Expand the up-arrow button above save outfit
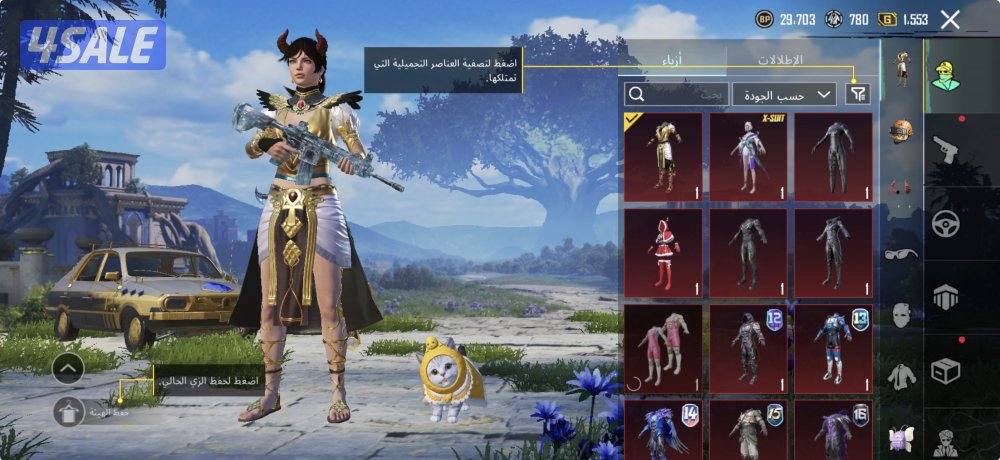Viewport: 1000px width, 460px height. 68,368
